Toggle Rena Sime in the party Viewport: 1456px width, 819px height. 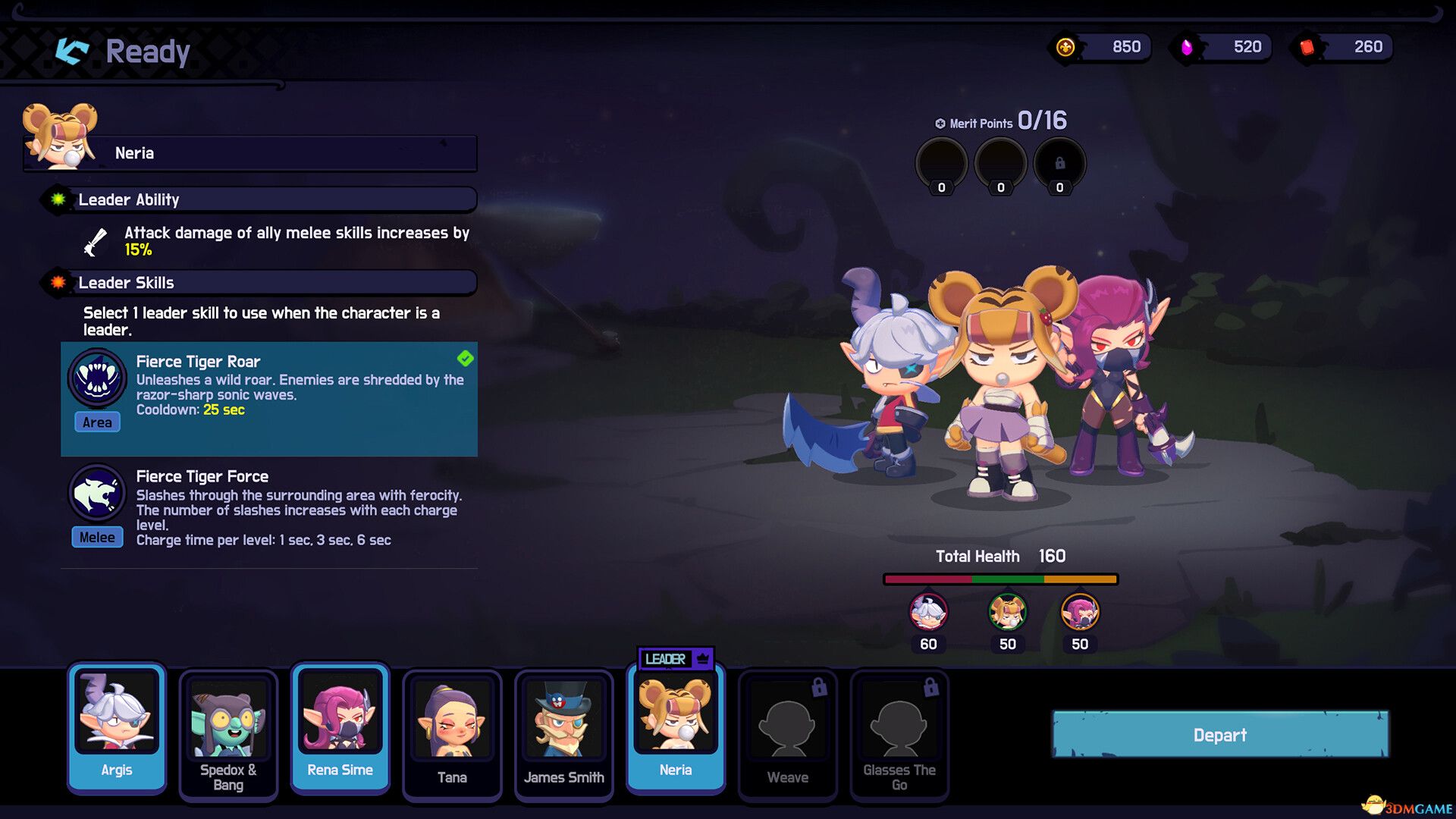tap(340, 728)
